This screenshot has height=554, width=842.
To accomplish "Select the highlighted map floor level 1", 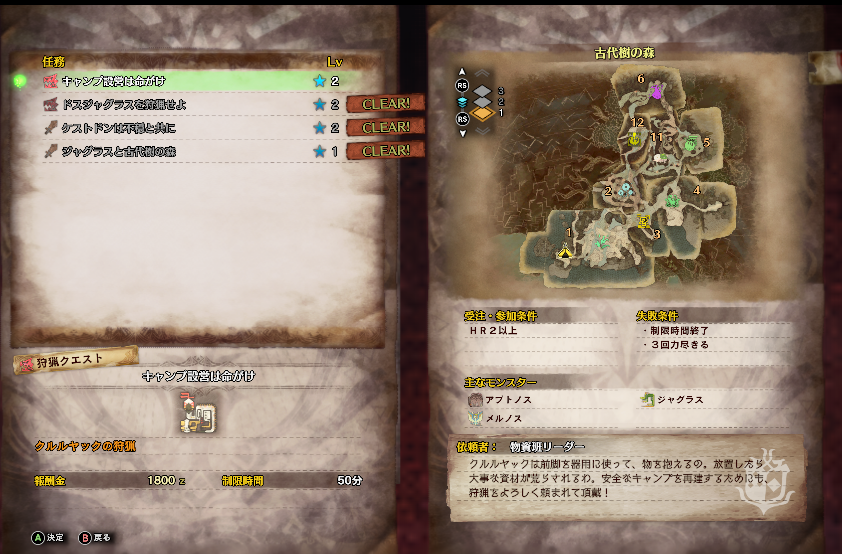I will pyautogui.click(x=483, y=113).
